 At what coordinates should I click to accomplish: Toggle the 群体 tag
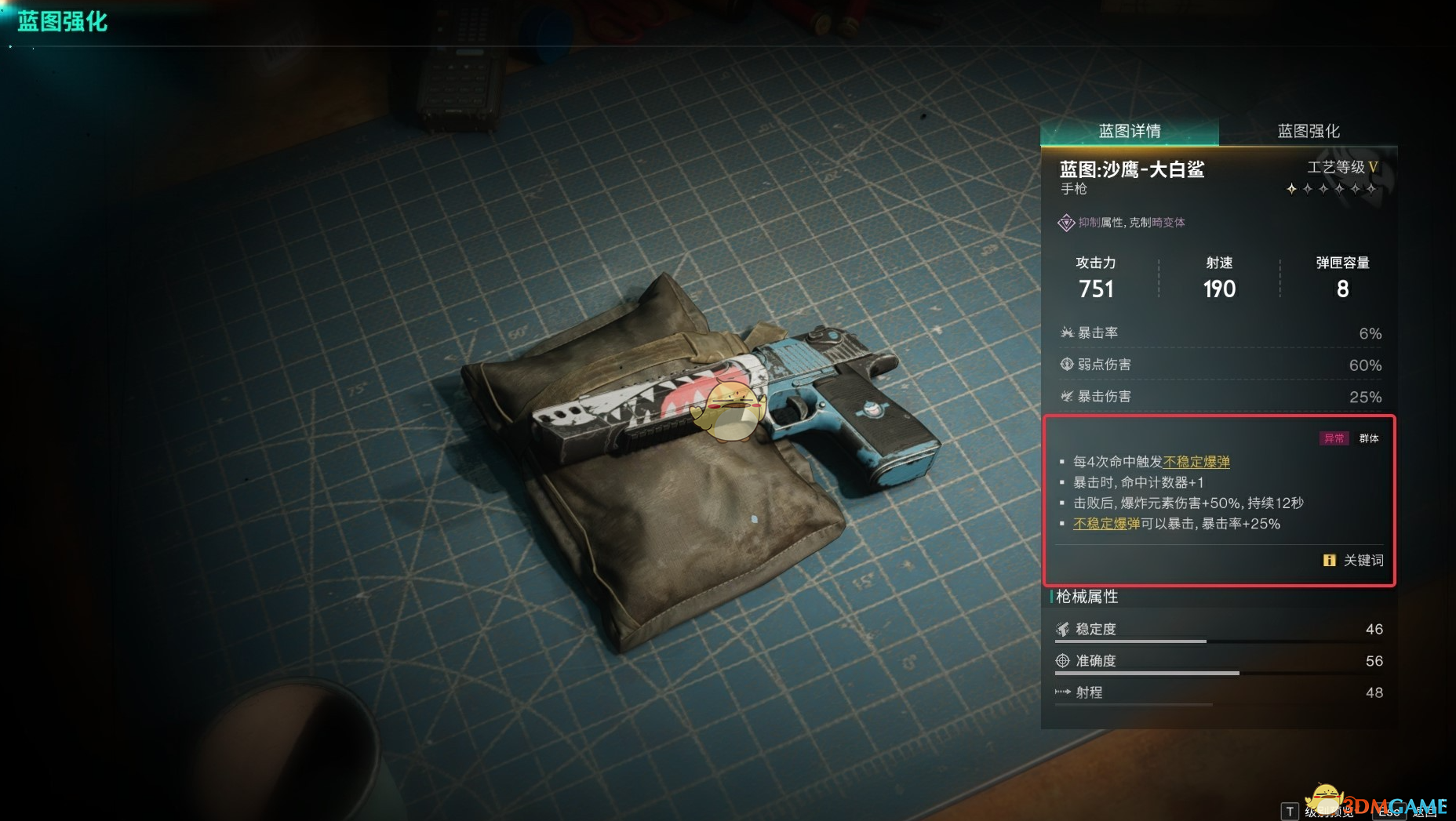coord(1368,438)
